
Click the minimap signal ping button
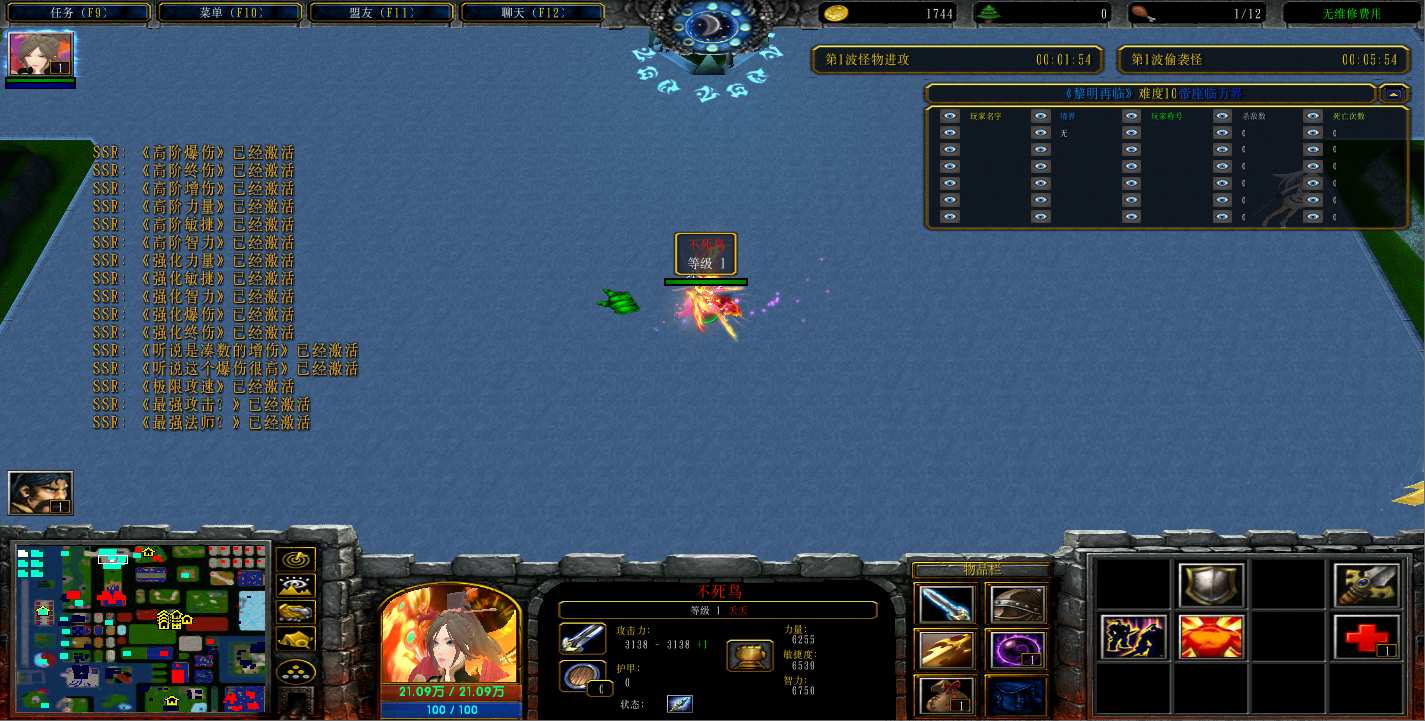[297, 561]
